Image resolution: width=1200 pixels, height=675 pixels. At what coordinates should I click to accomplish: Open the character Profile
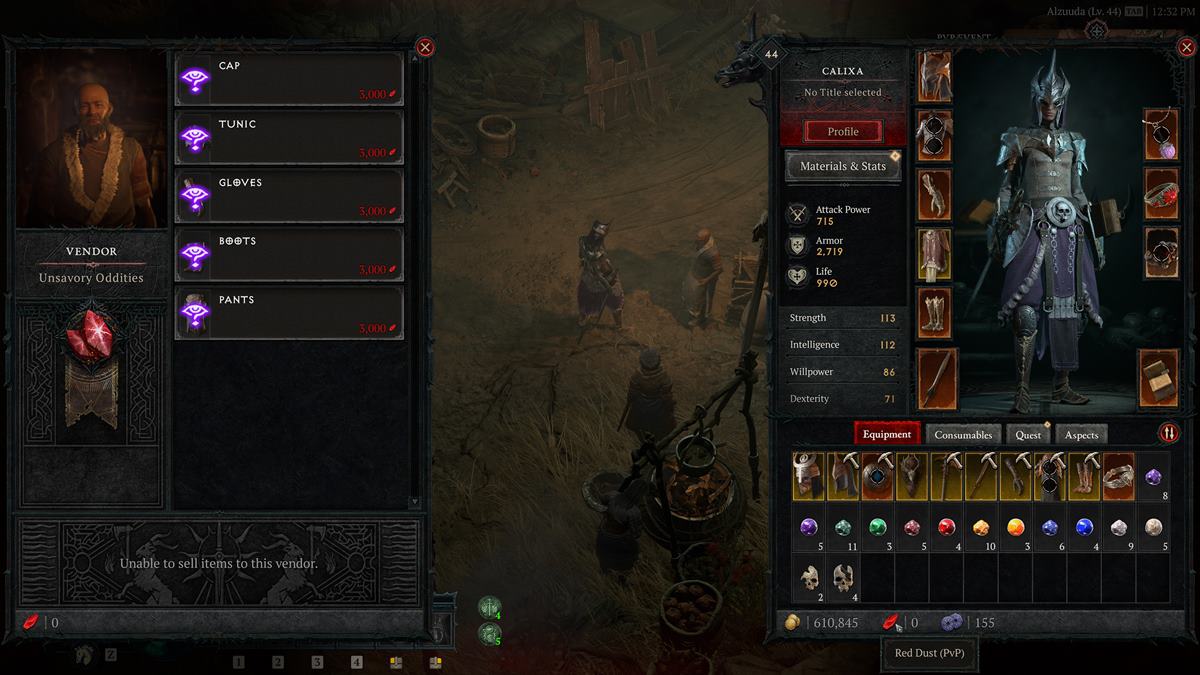tap(842, 132)
